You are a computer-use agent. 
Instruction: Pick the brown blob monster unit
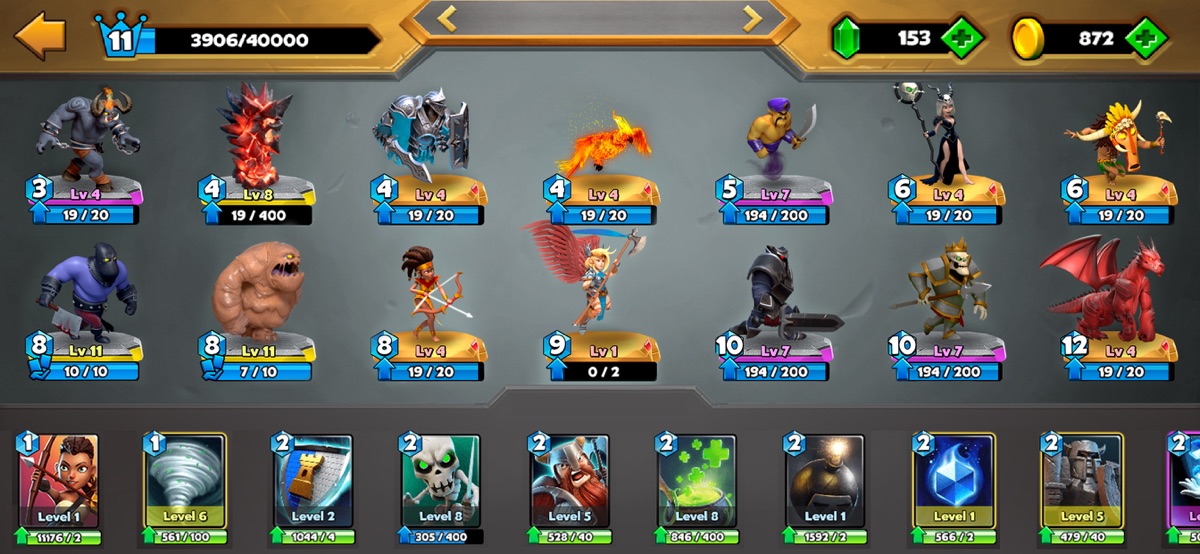tap(258, 290)
